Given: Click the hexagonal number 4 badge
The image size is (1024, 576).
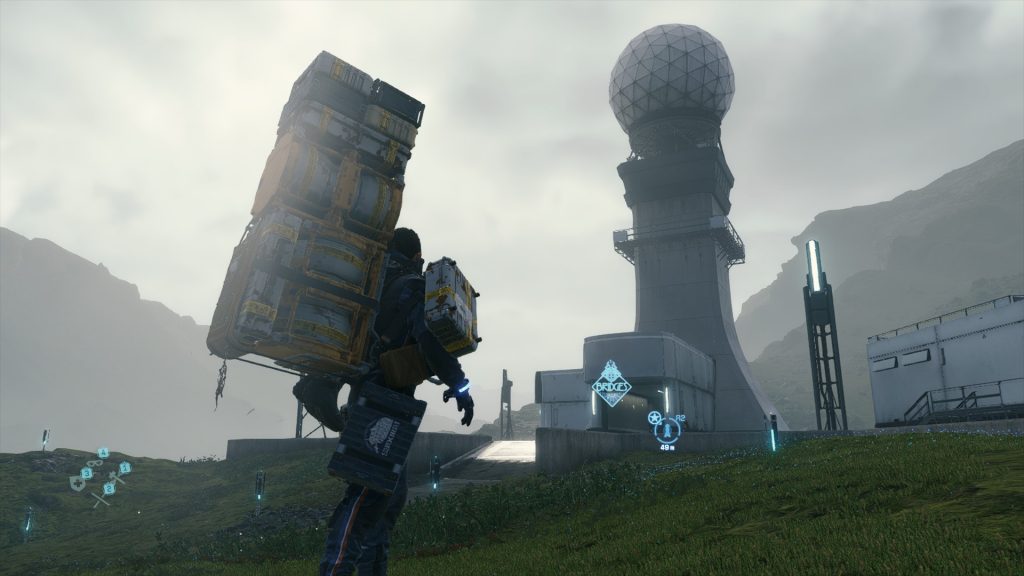Looking at the screenshot, I should pos(103,453).
